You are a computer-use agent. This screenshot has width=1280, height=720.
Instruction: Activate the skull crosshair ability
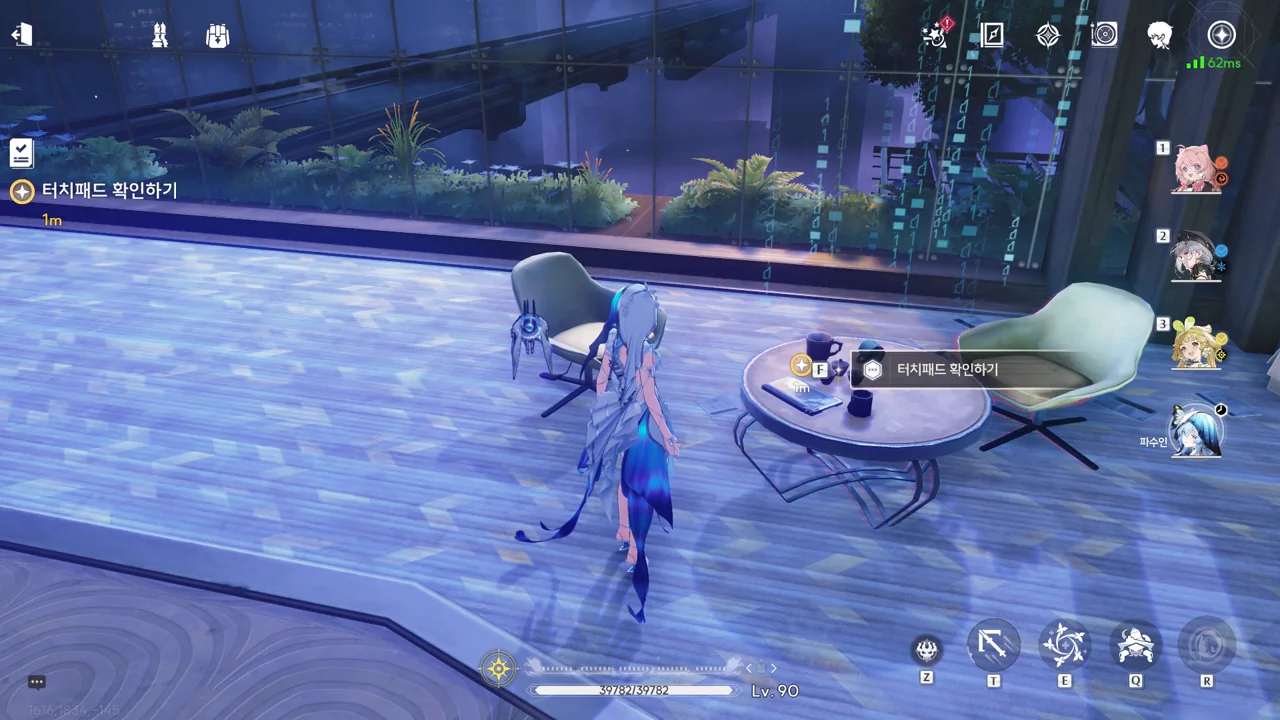click(x=927, y=650)
